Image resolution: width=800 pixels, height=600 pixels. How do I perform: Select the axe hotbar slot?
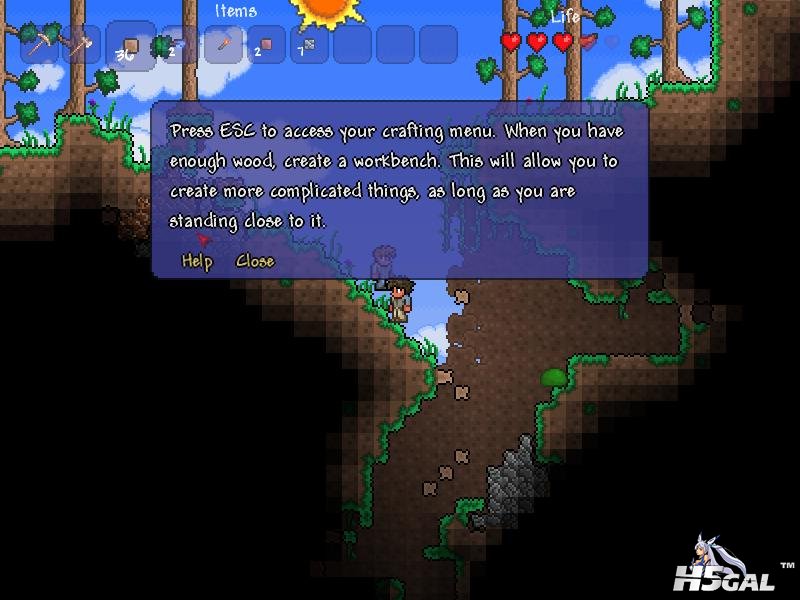[85, 45]
